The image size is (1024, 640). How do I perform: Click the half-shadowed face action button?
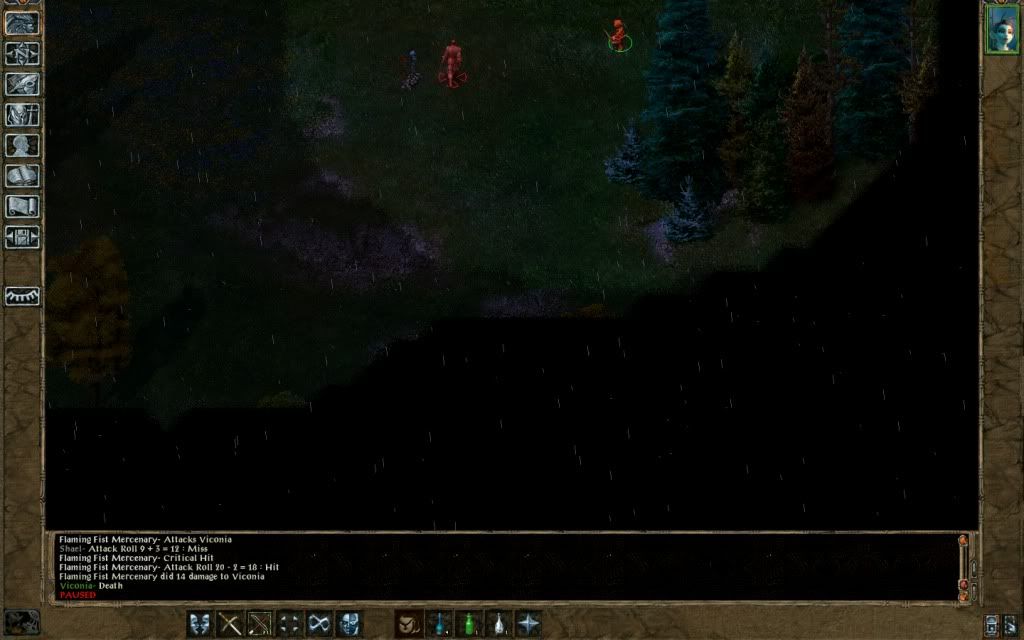pos(349,624)
